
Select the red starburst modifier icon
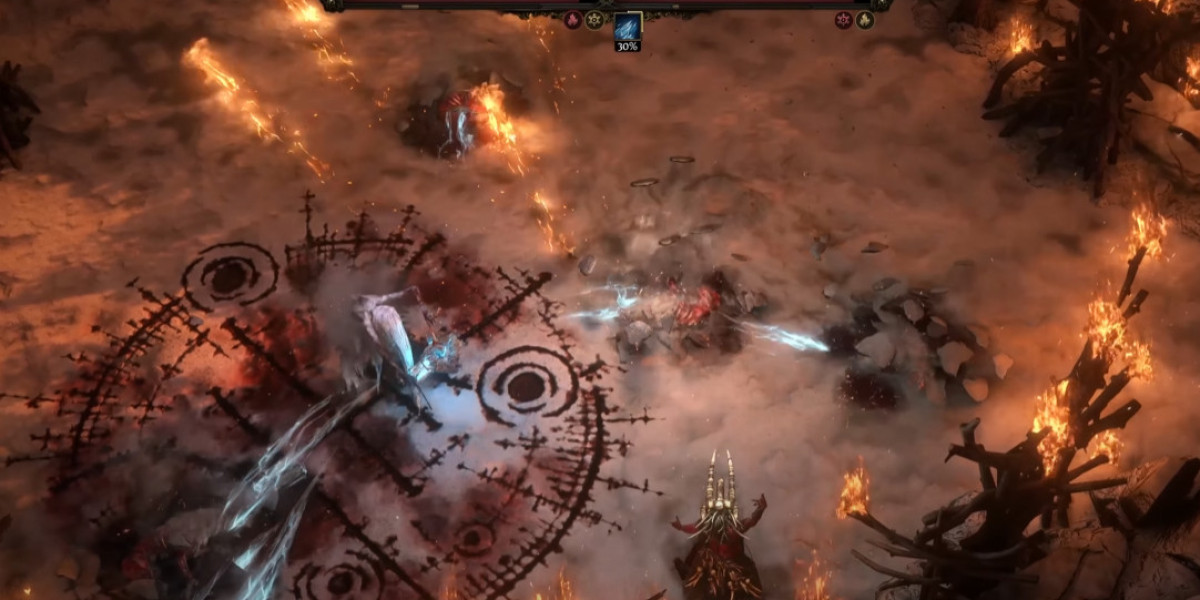(843, 20)
